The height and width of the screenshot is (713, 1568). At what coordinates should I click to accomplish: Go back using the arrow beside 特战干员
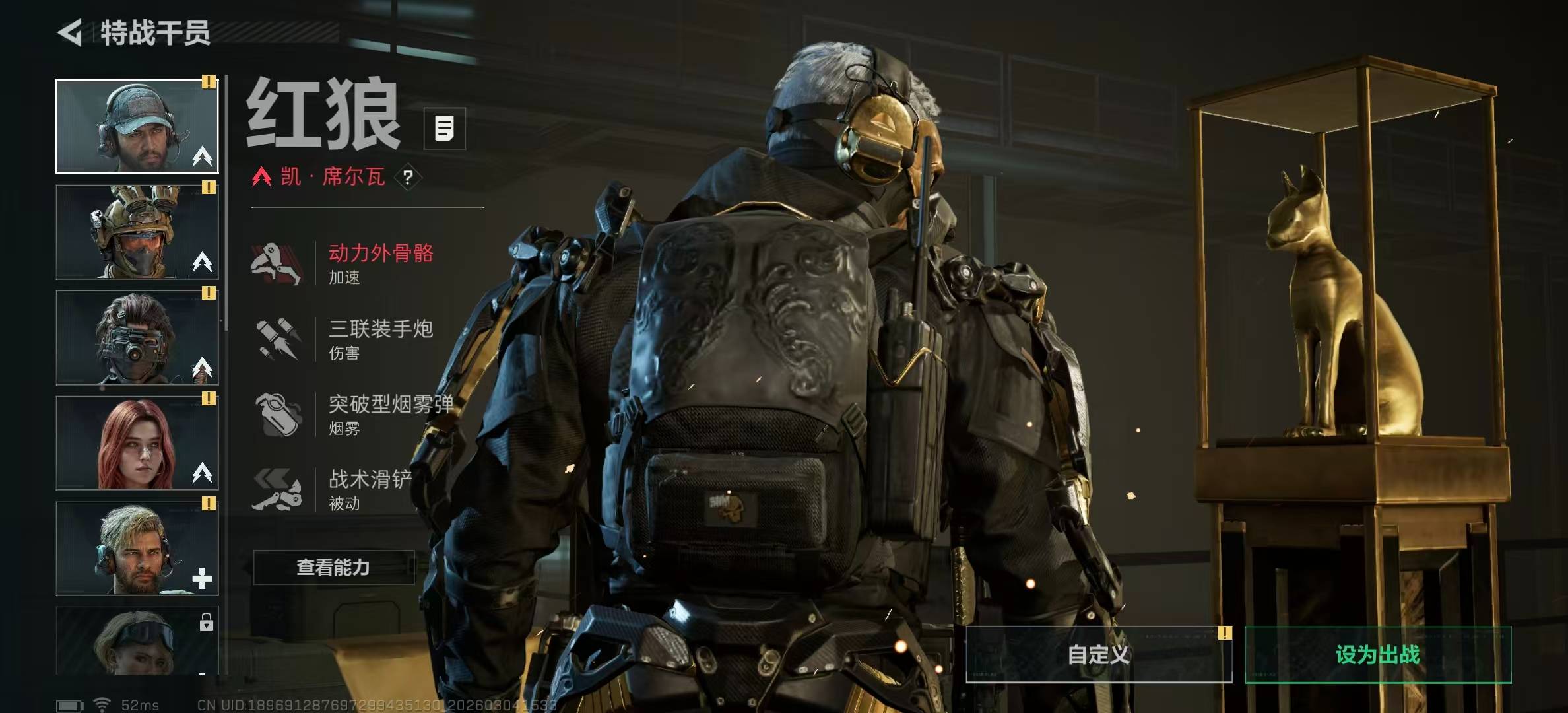pos(71,32)
